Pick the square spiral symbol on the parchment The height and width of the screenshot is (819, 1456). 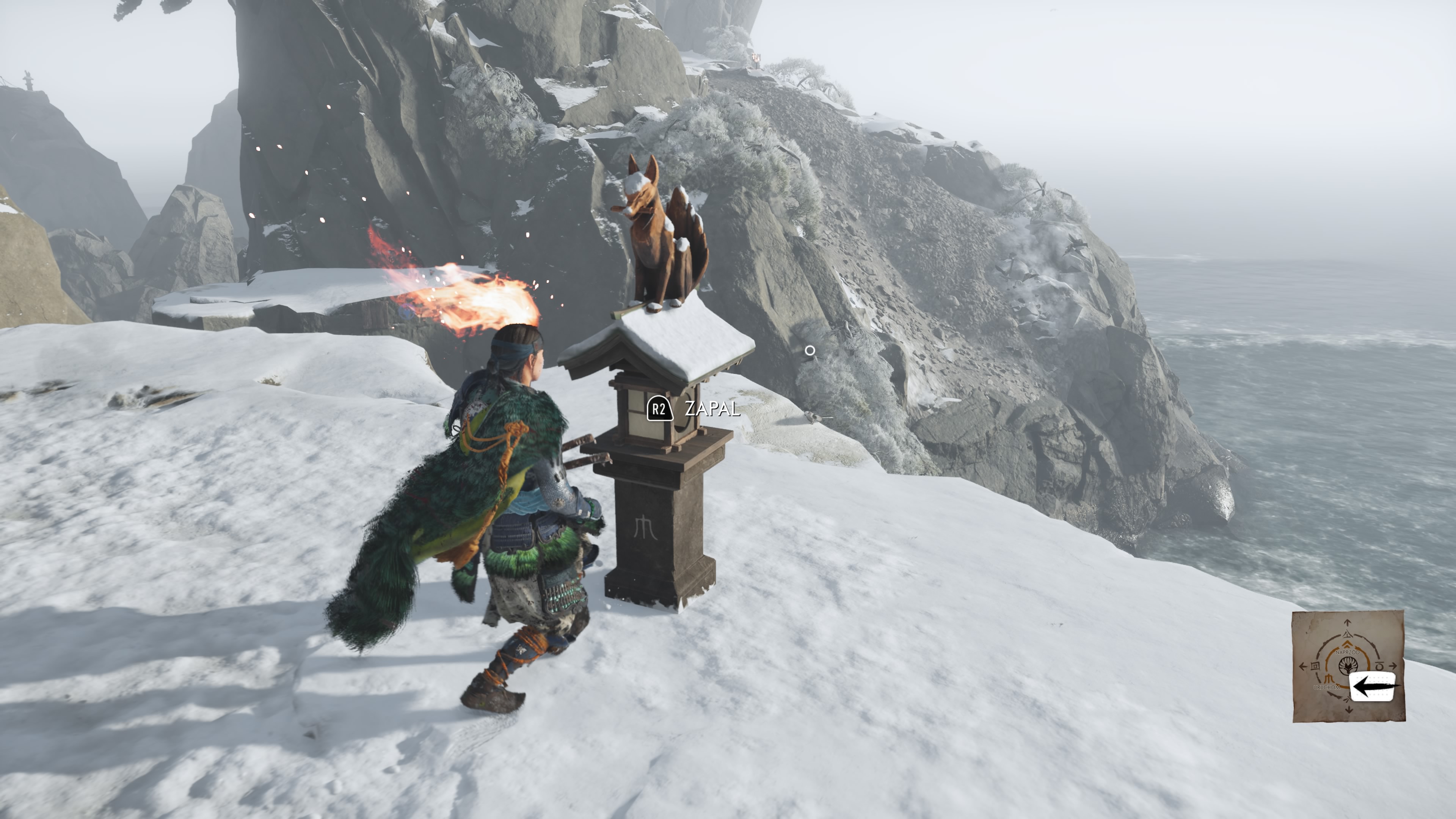coord(1315,666)
